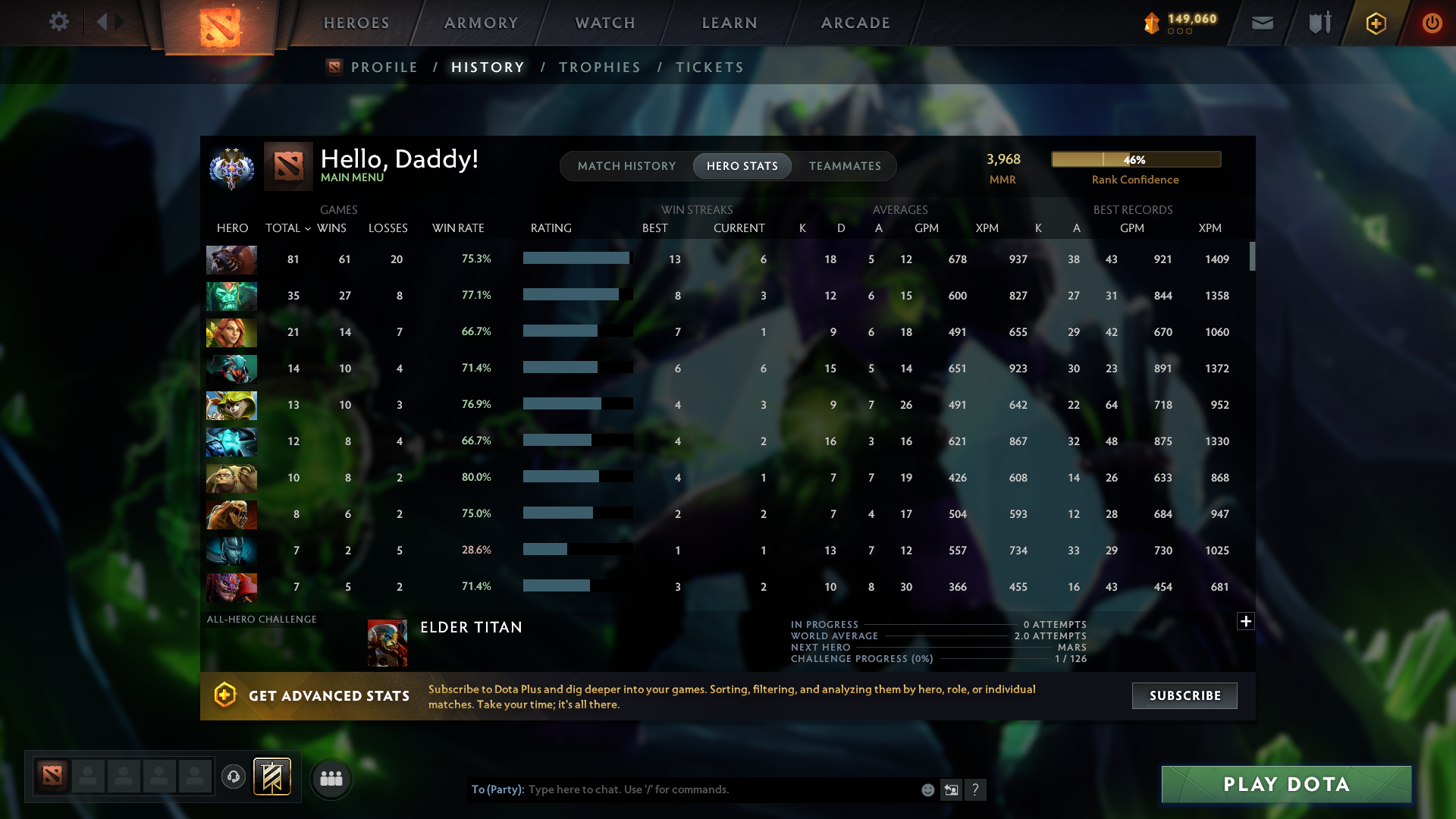Open the emoji picker in the chat bar

927,789
